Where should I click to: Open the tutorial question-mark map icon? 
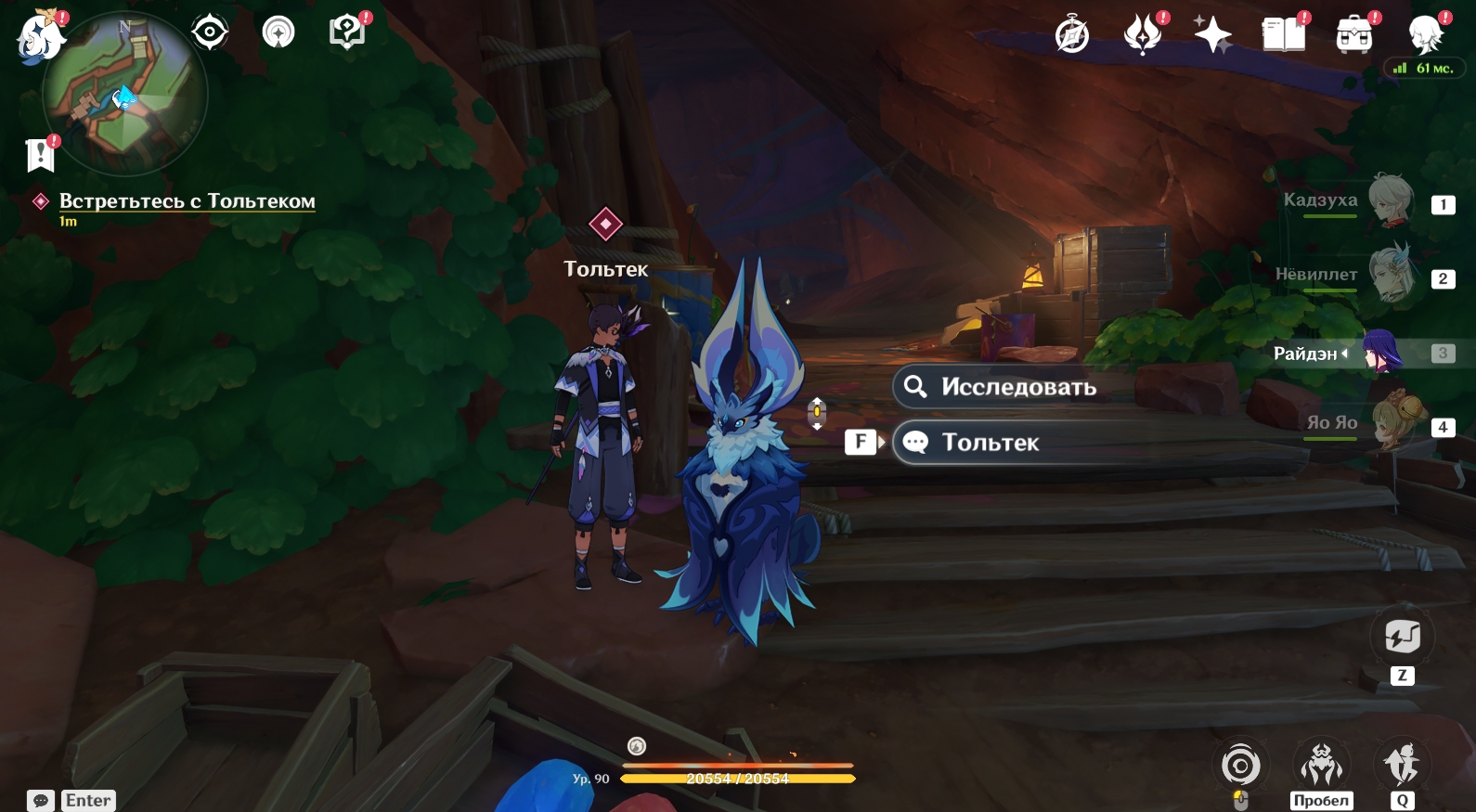(x=346, y=32)
